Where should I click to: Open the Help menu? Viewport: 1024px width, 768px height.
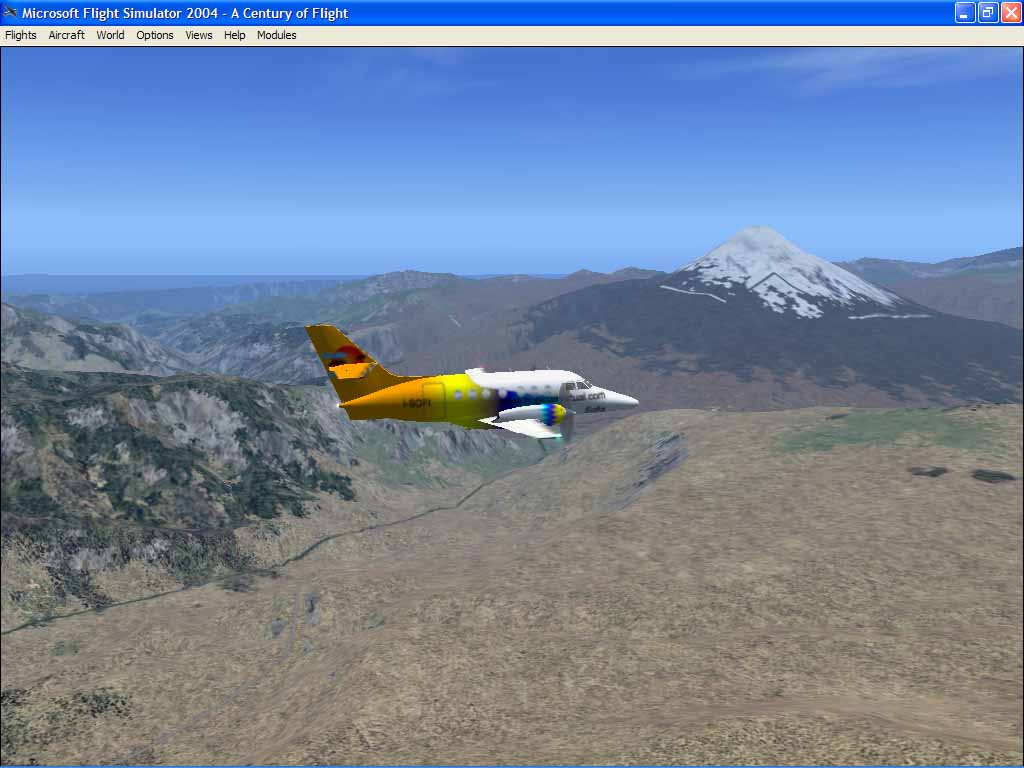[x=234, y=35]
